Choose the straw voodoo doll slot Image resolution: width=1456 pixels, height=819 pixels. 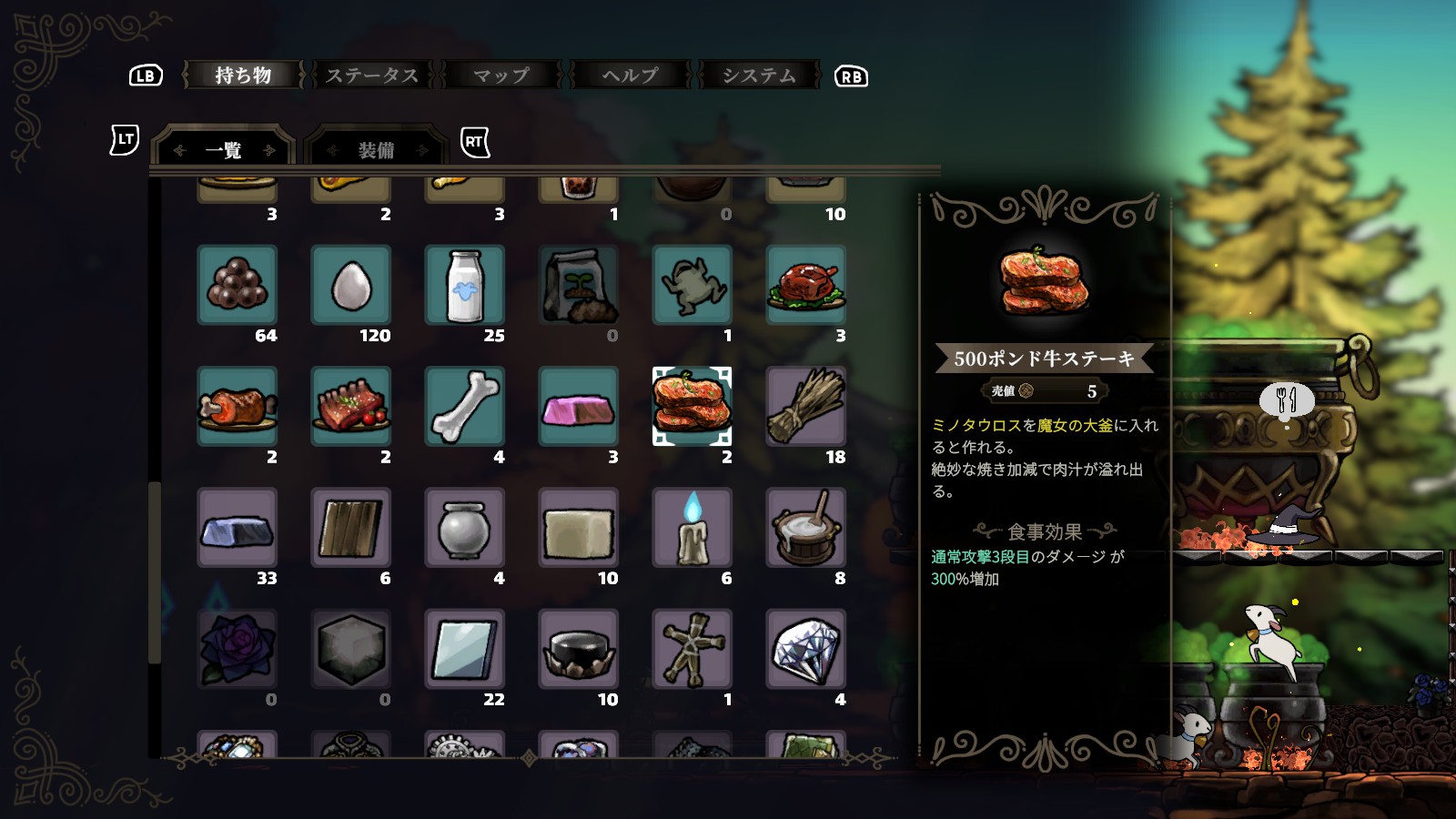coord(693,649)
